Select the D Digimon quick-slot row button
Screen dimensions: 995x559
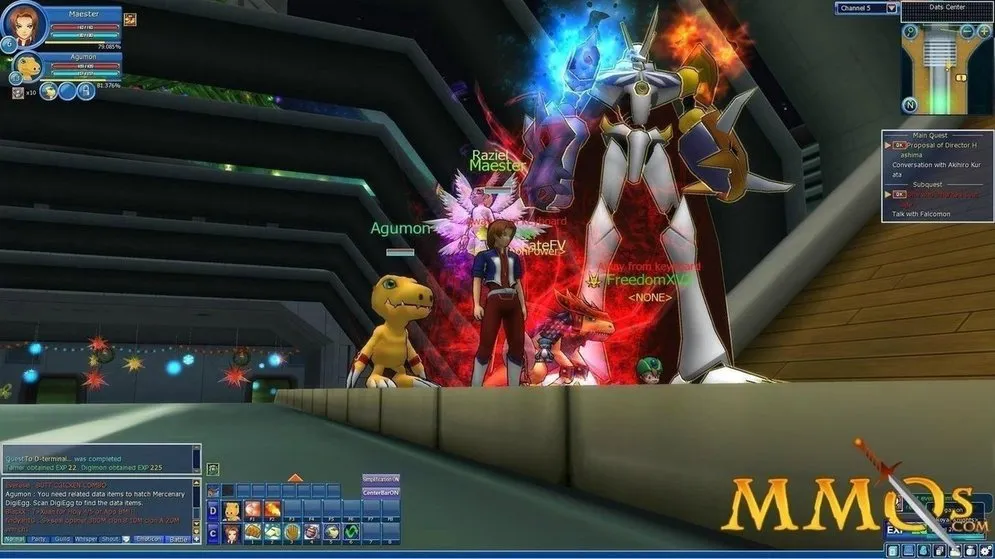pos(212,510)
